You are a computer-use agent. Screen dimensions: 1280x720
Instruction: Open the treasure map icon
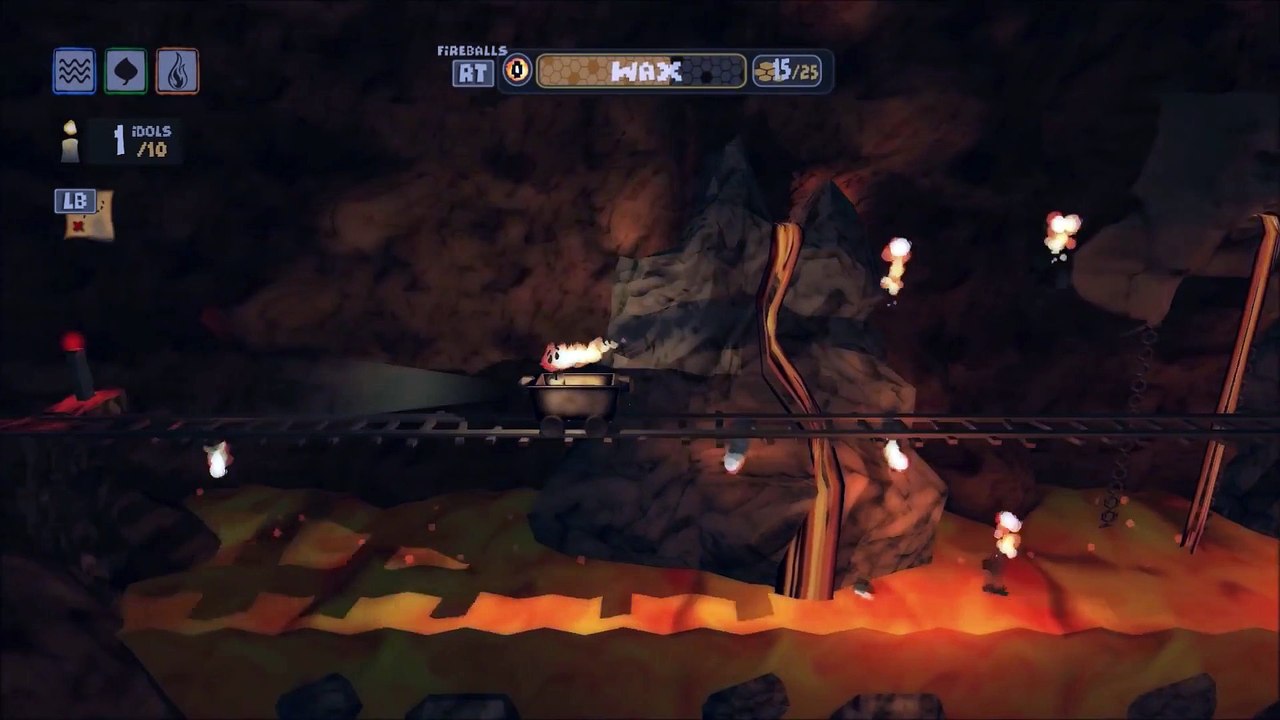click(89, 217)
